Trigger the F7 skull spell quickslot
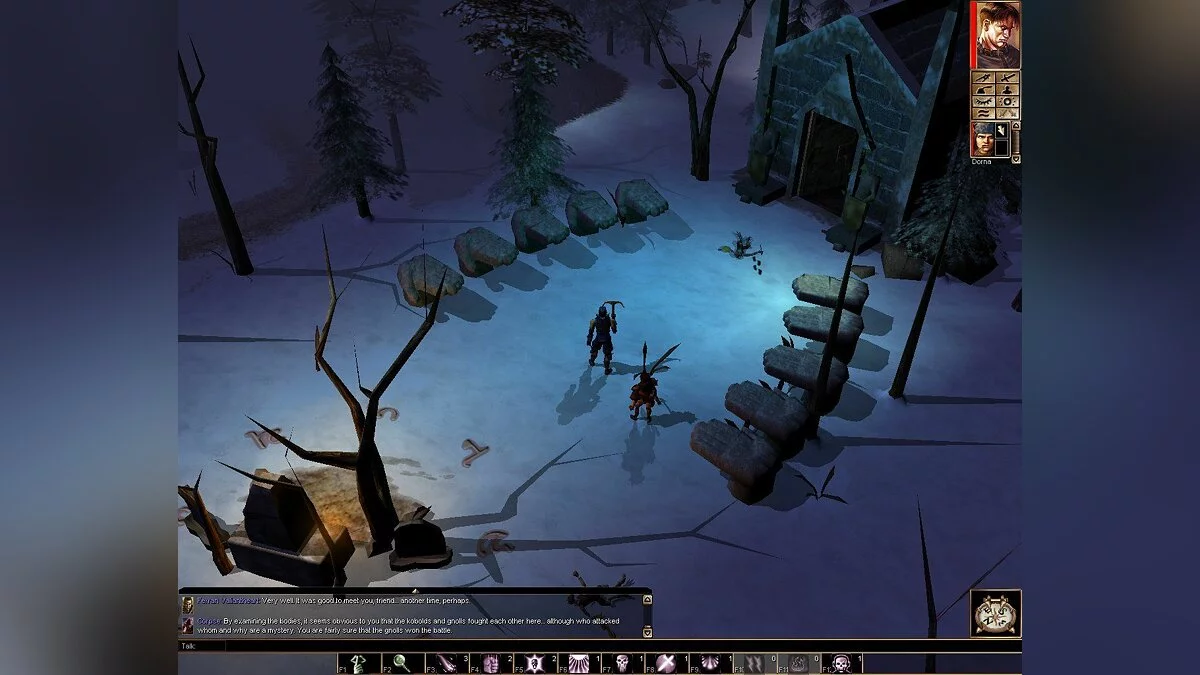This screenshot has width=1200, height=675. click(623, 663)
